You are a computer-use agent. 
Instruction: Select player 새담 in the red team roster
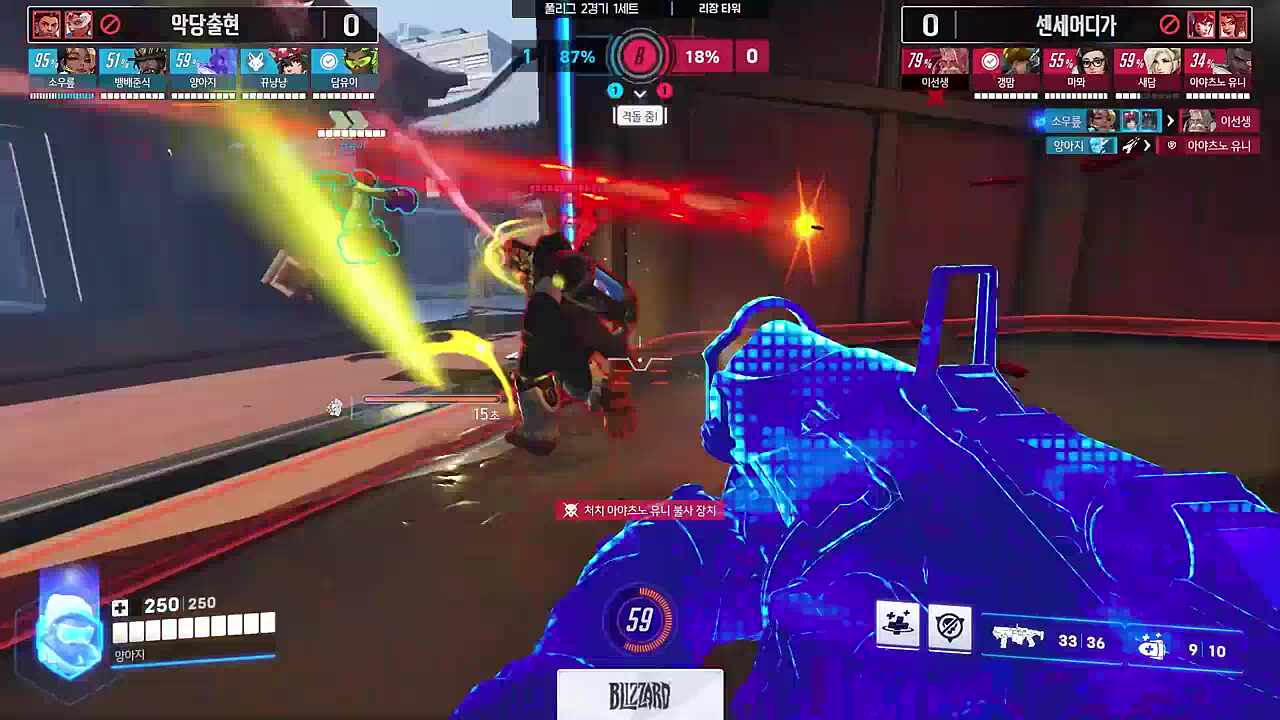pos(1147,70)
